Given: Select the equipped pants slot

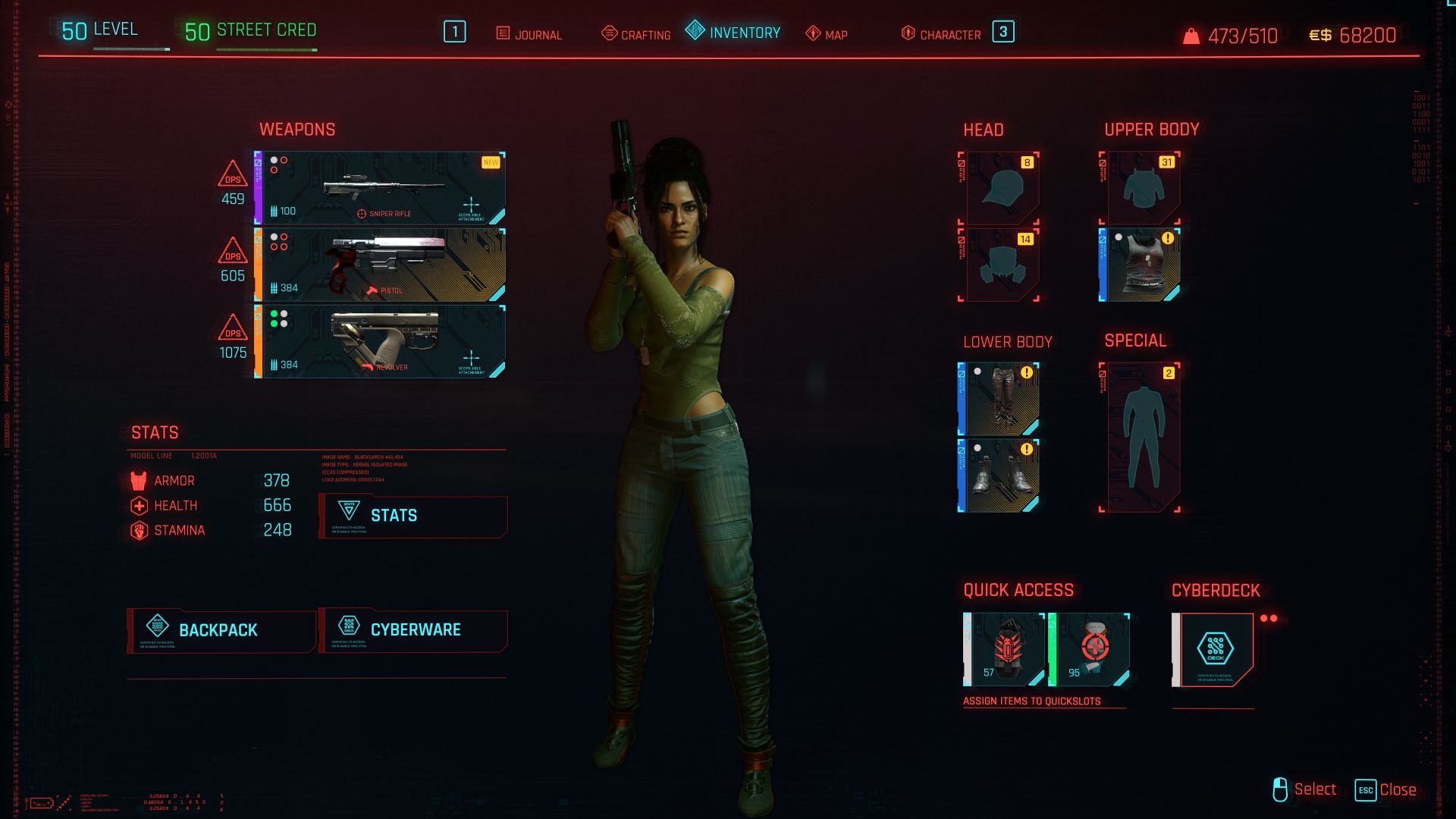Looking at the screenshot, I should [999, 399].
